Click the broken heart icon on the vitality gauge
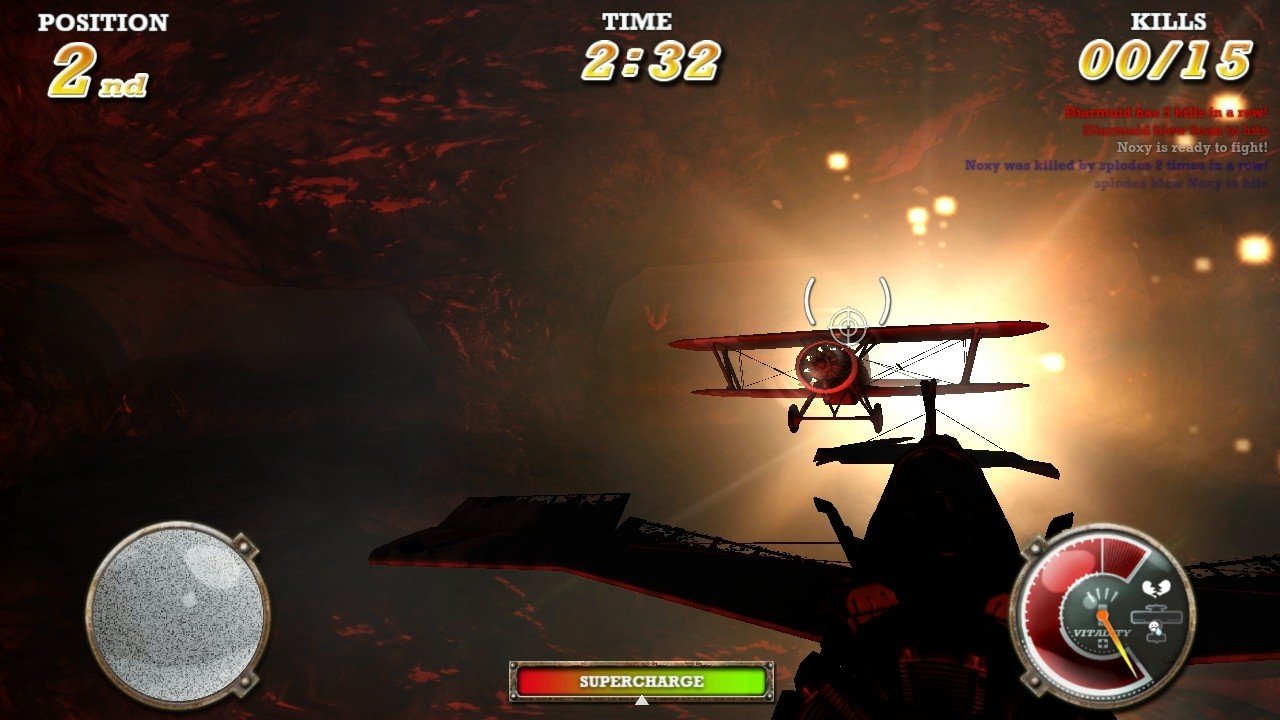The image size is (1280, 720). pos(1155,587)
